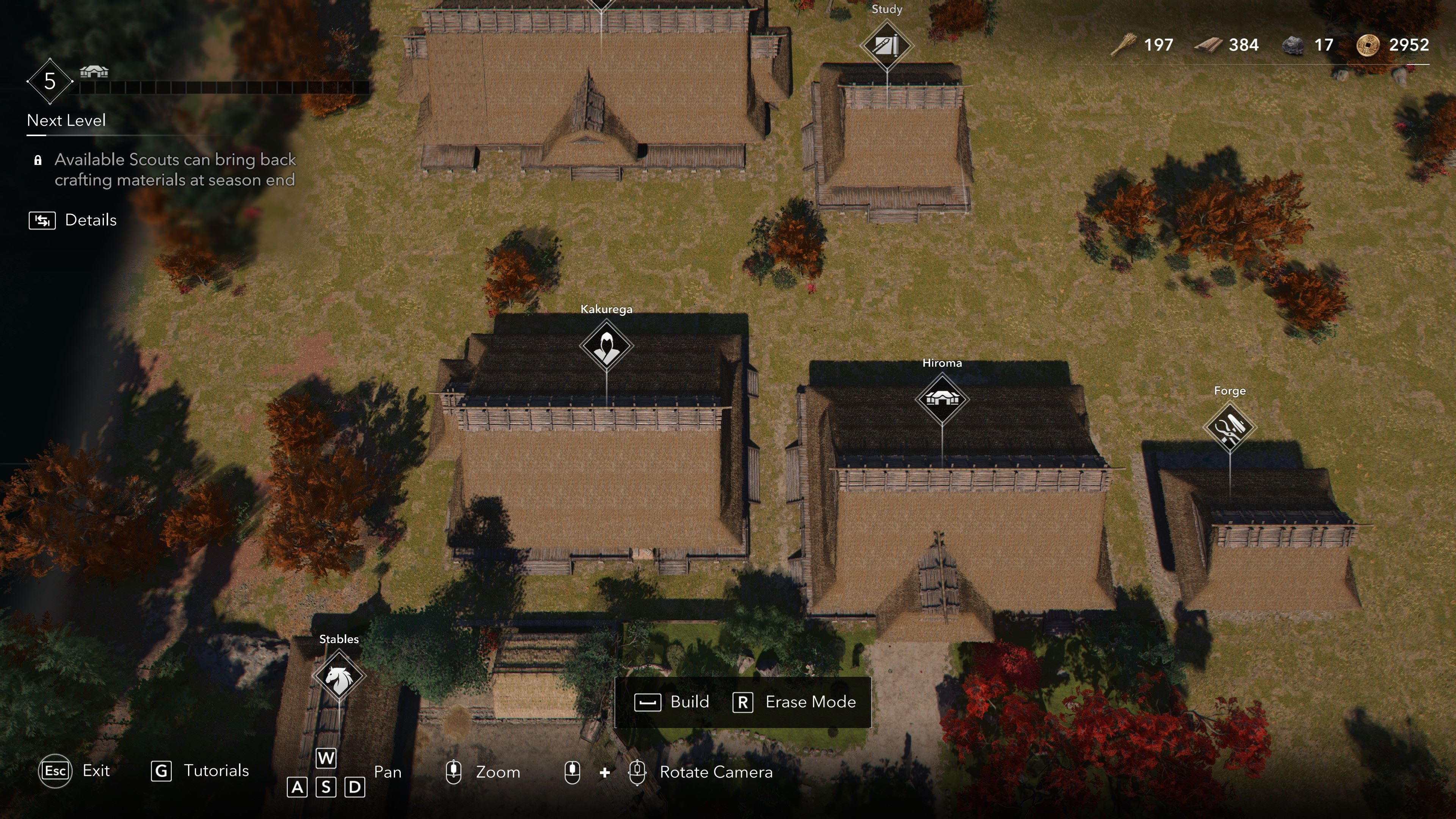Choose the Forge building marker
1456x819 pixels.
[1229, 427]
